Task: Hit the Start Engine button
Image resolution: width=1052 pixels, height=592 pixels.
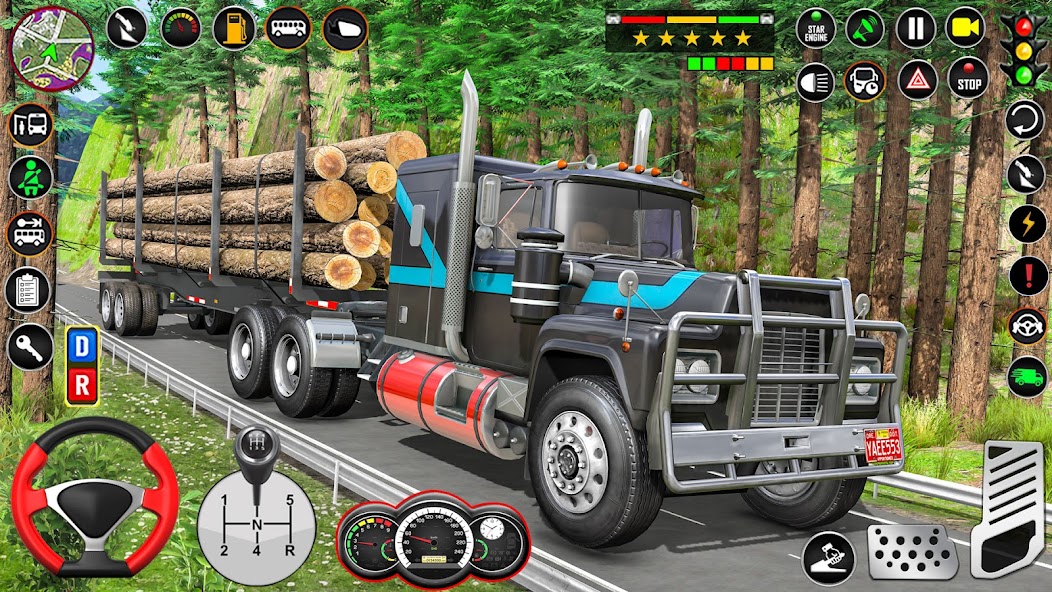Action: [x=817, y=28]
